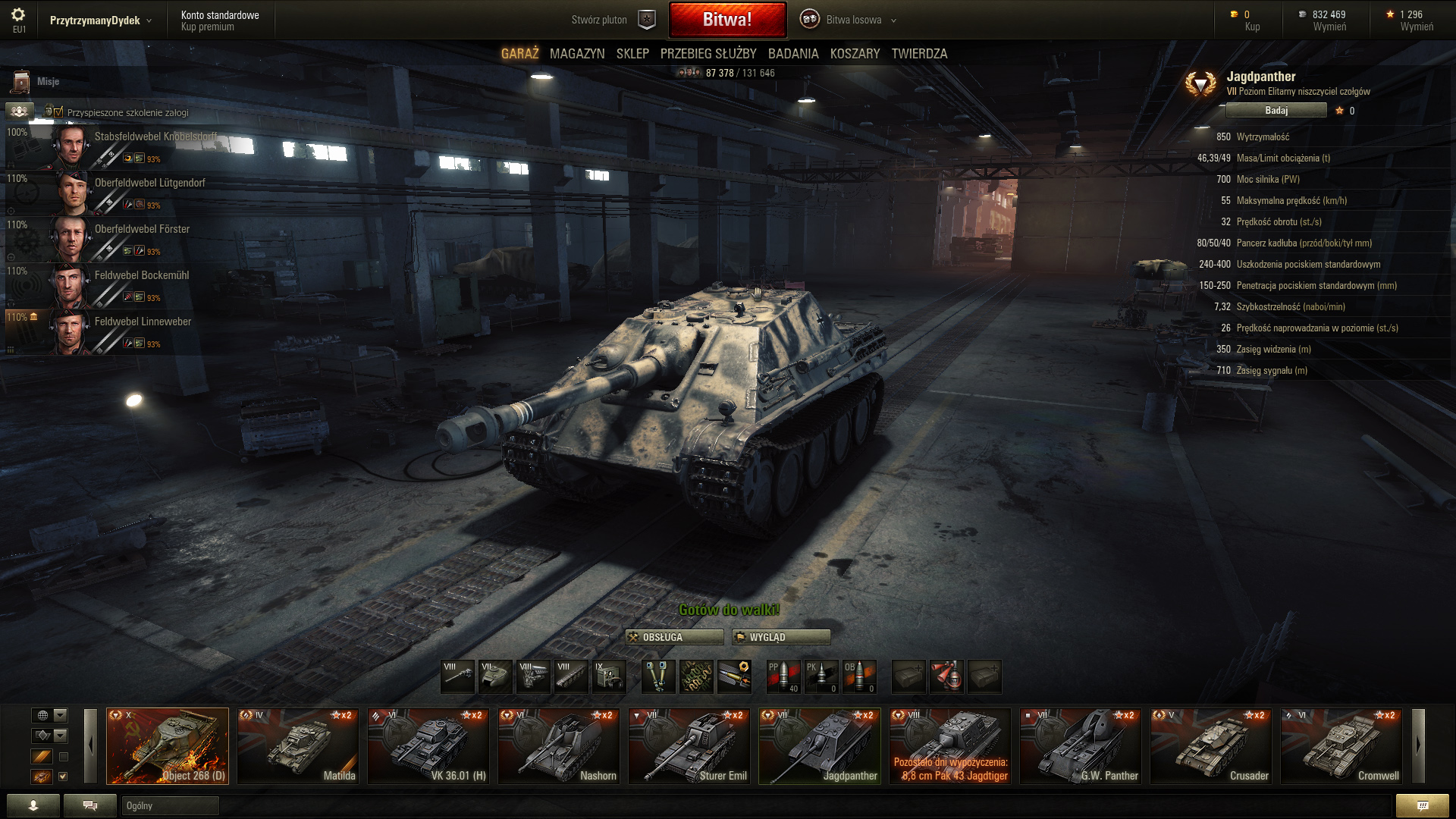
Task: Click the Badaj research button
Action: pos(1276,111)
